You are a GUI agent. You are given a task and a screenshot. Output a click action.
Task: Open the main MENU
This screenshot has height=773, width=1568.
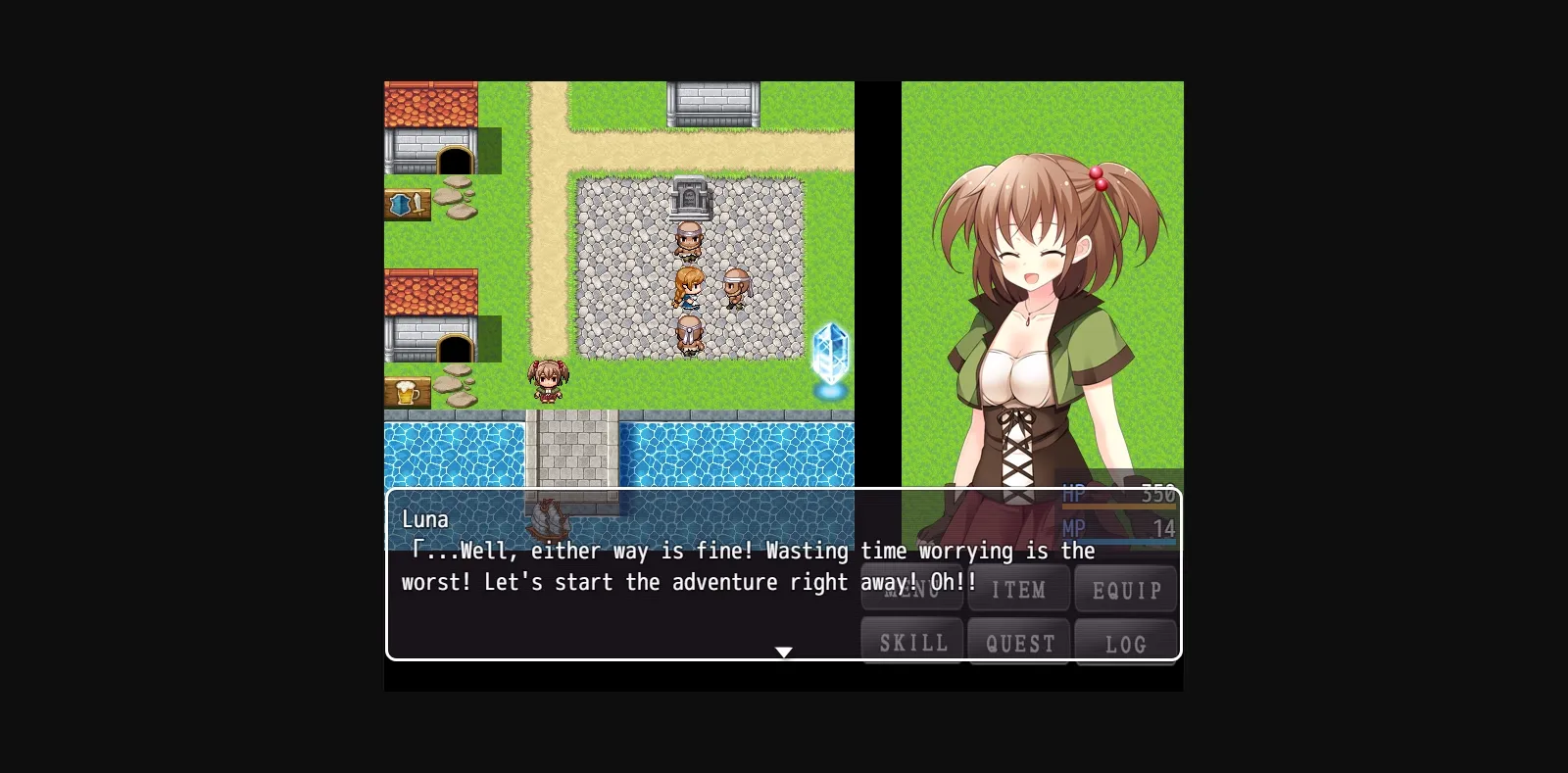pyautogui.click(x=911, y=589)
